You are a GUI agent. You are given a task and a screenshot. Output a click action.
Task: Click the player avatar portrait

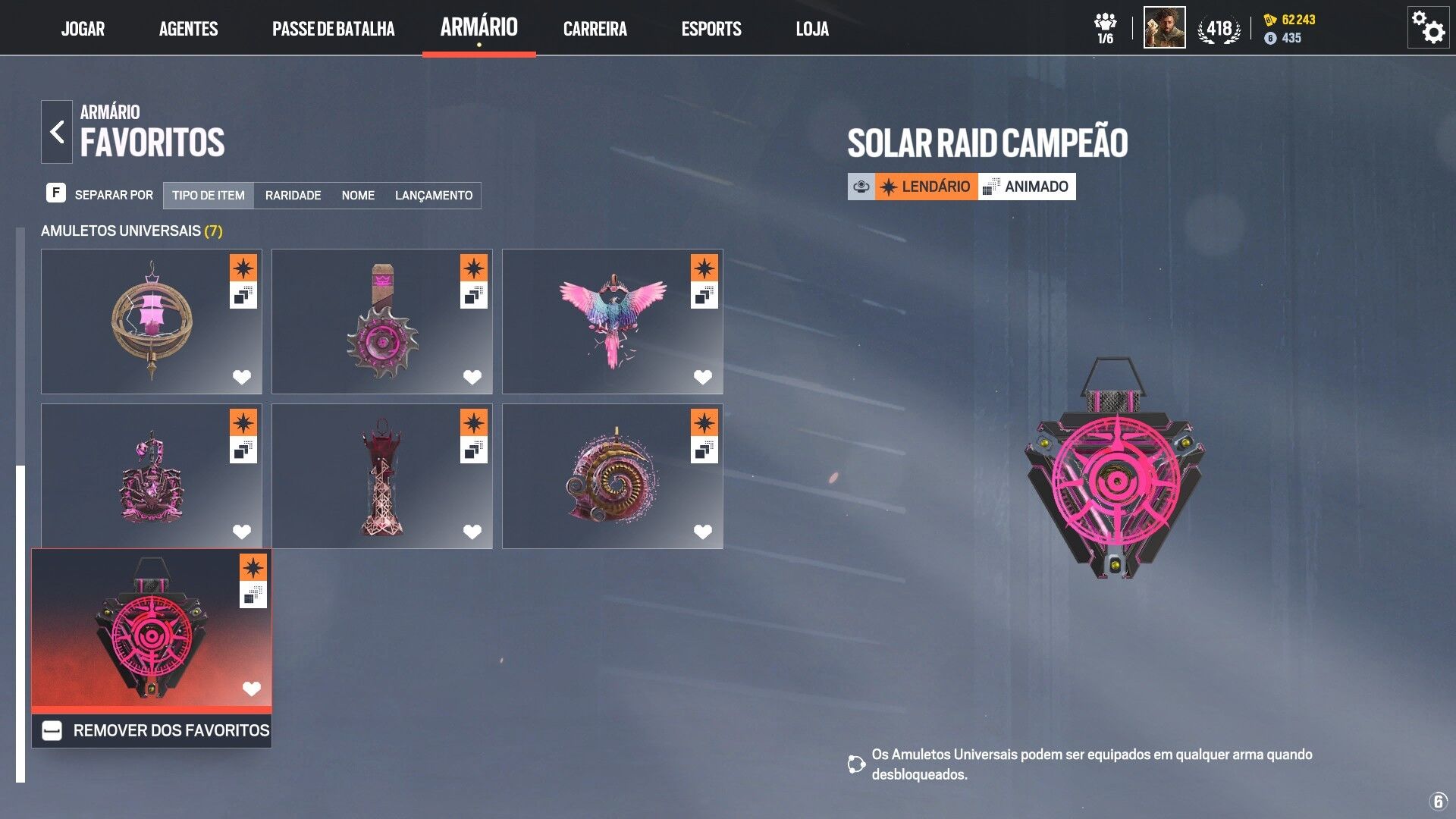(x=1163, y=28)
